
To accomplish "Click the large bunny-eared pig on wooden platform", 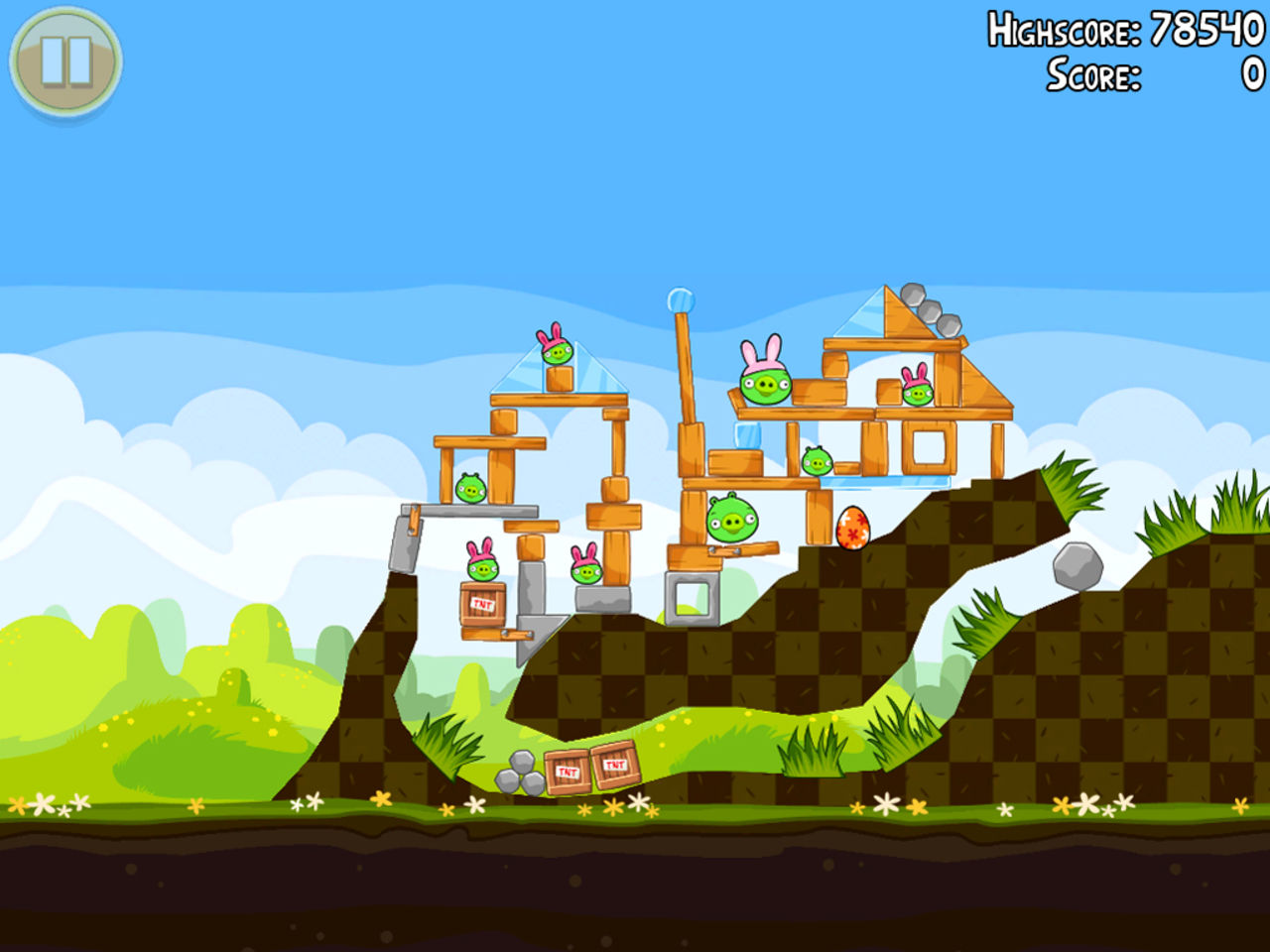I will (764, 385).
